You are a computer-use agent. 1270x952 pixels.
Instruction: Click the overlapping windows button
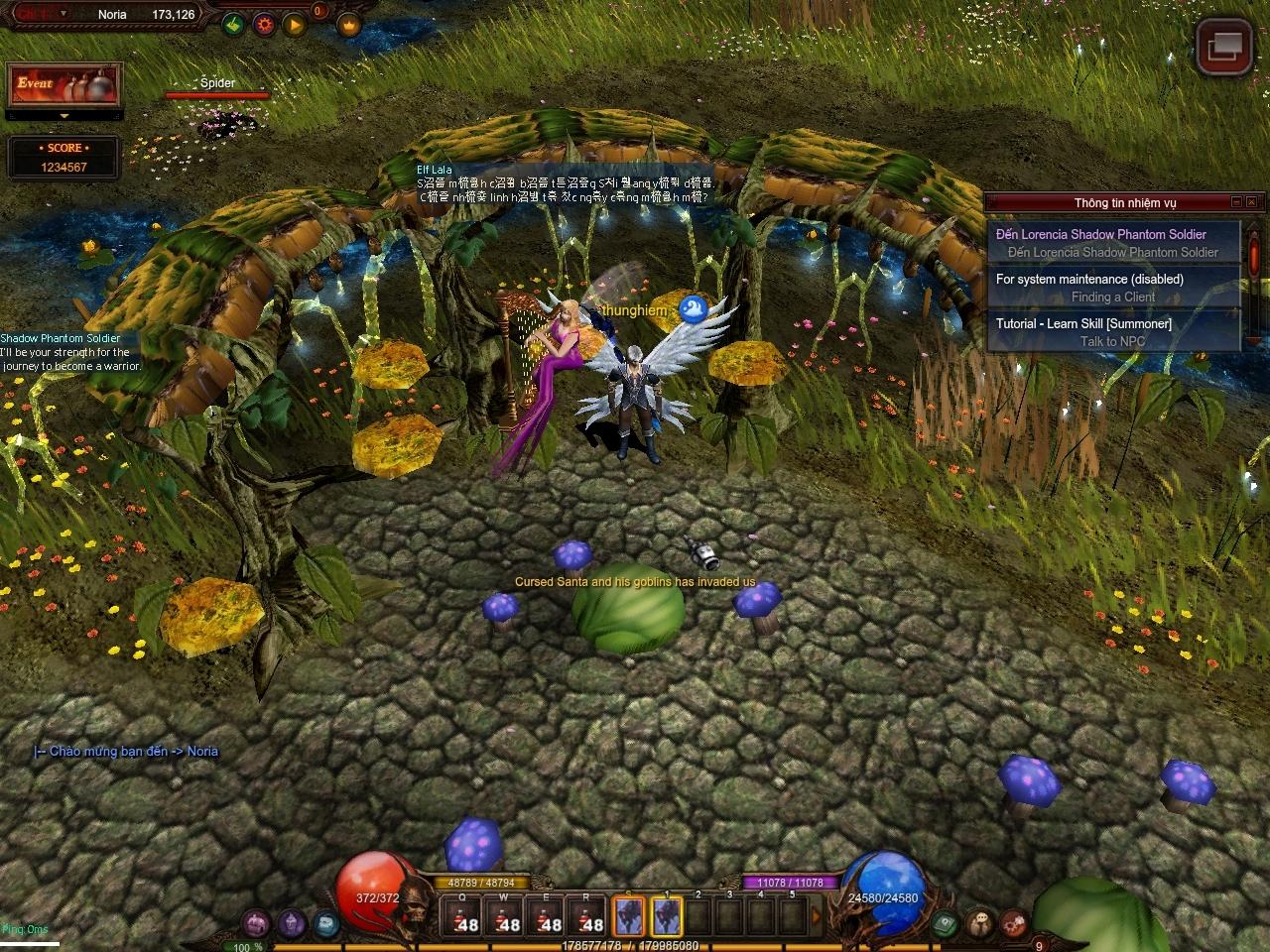1224,46
